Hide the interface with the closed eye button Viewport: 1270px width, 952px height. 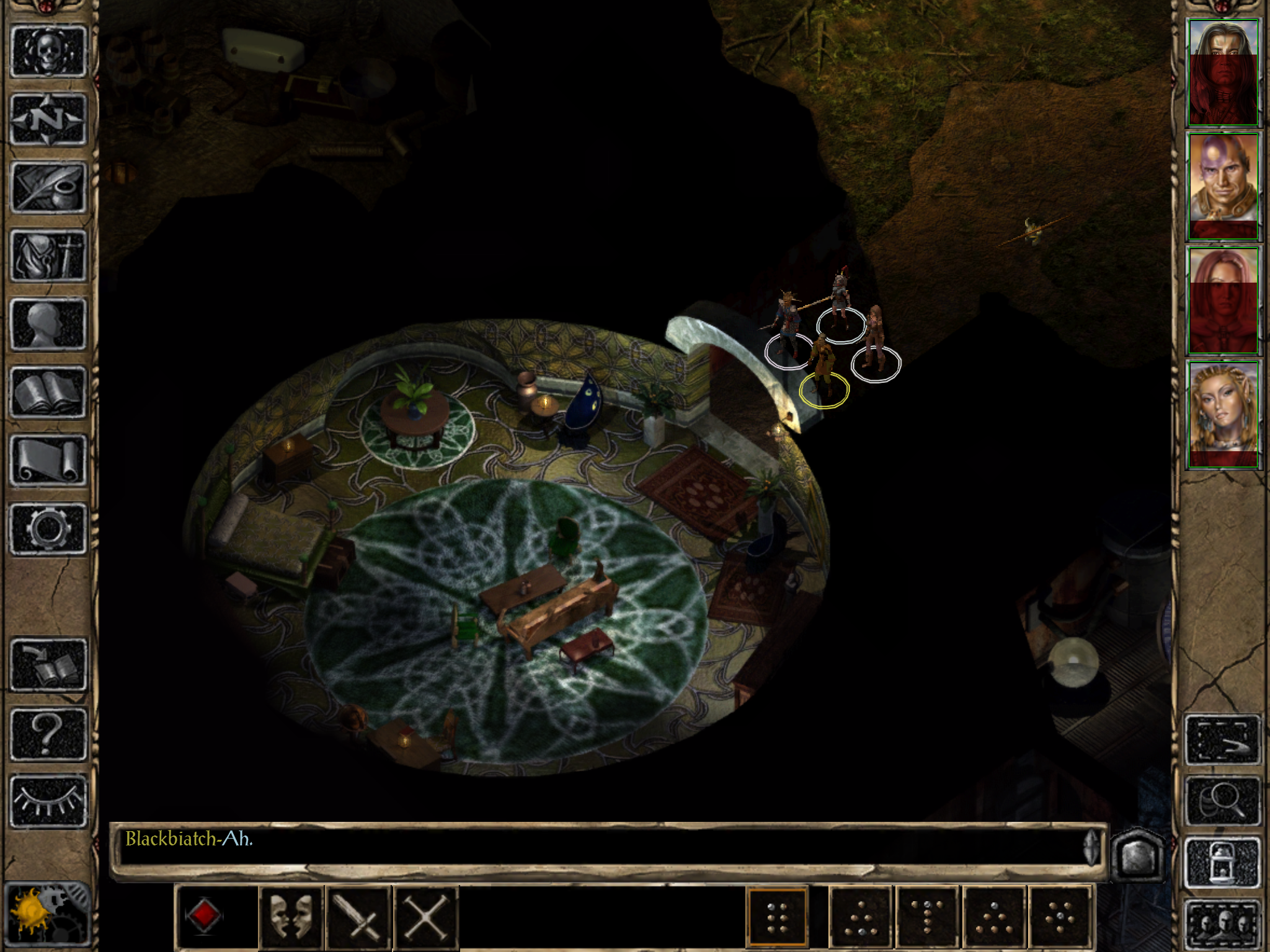(48, 801)
